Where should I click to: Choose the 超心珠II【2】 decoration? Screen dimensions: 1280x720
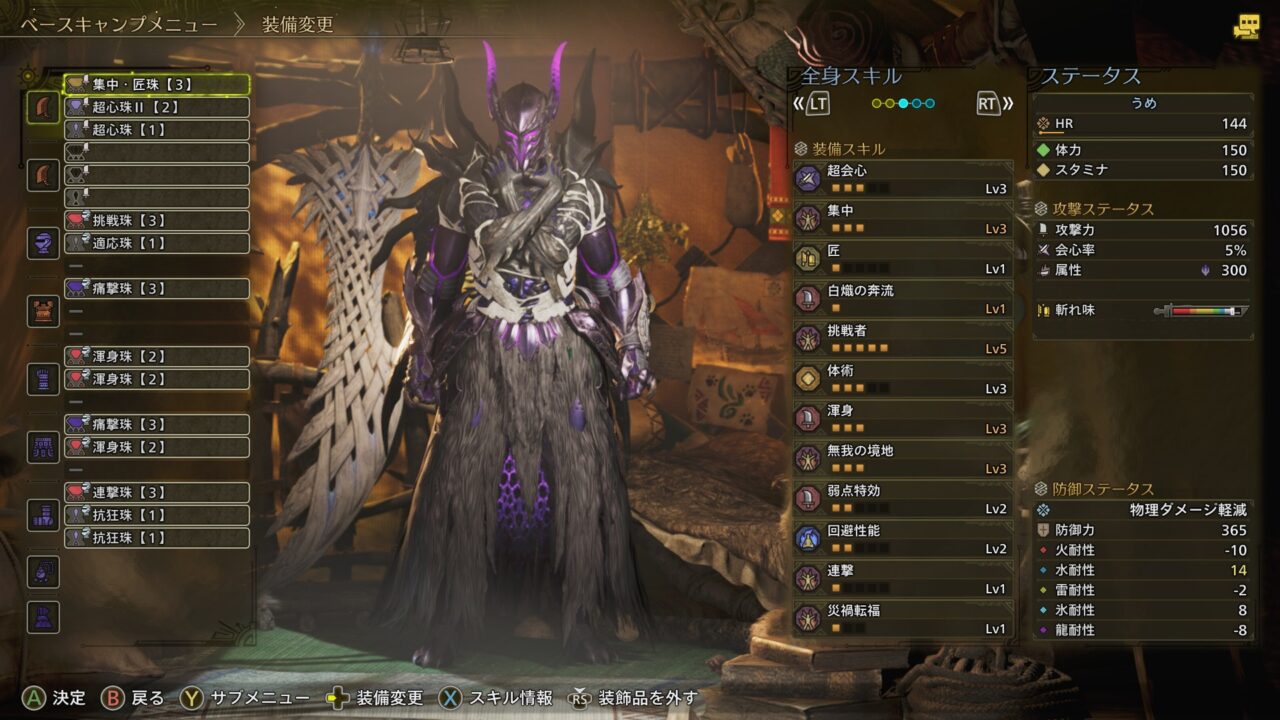coord(157,107)
